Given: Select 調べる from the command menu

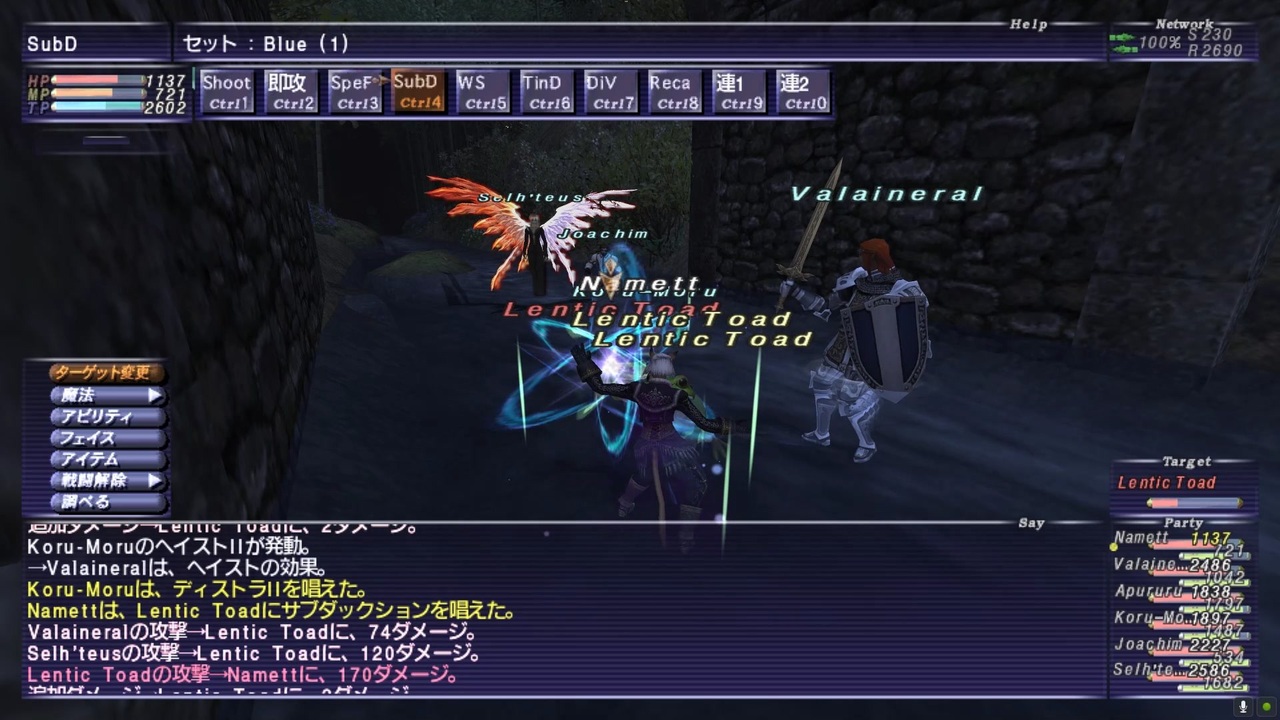Looking at the screenshot, I should (x=95, y=503).
